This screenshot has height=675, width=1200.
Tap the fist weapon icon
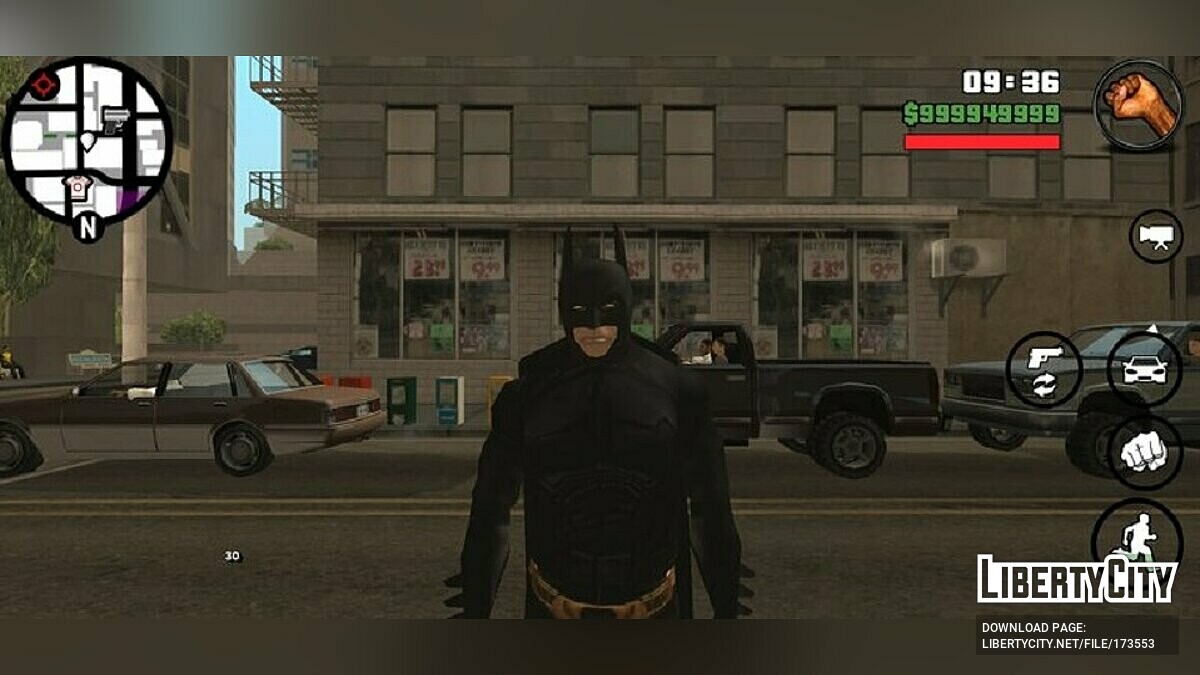click(x=1138, y=104)
